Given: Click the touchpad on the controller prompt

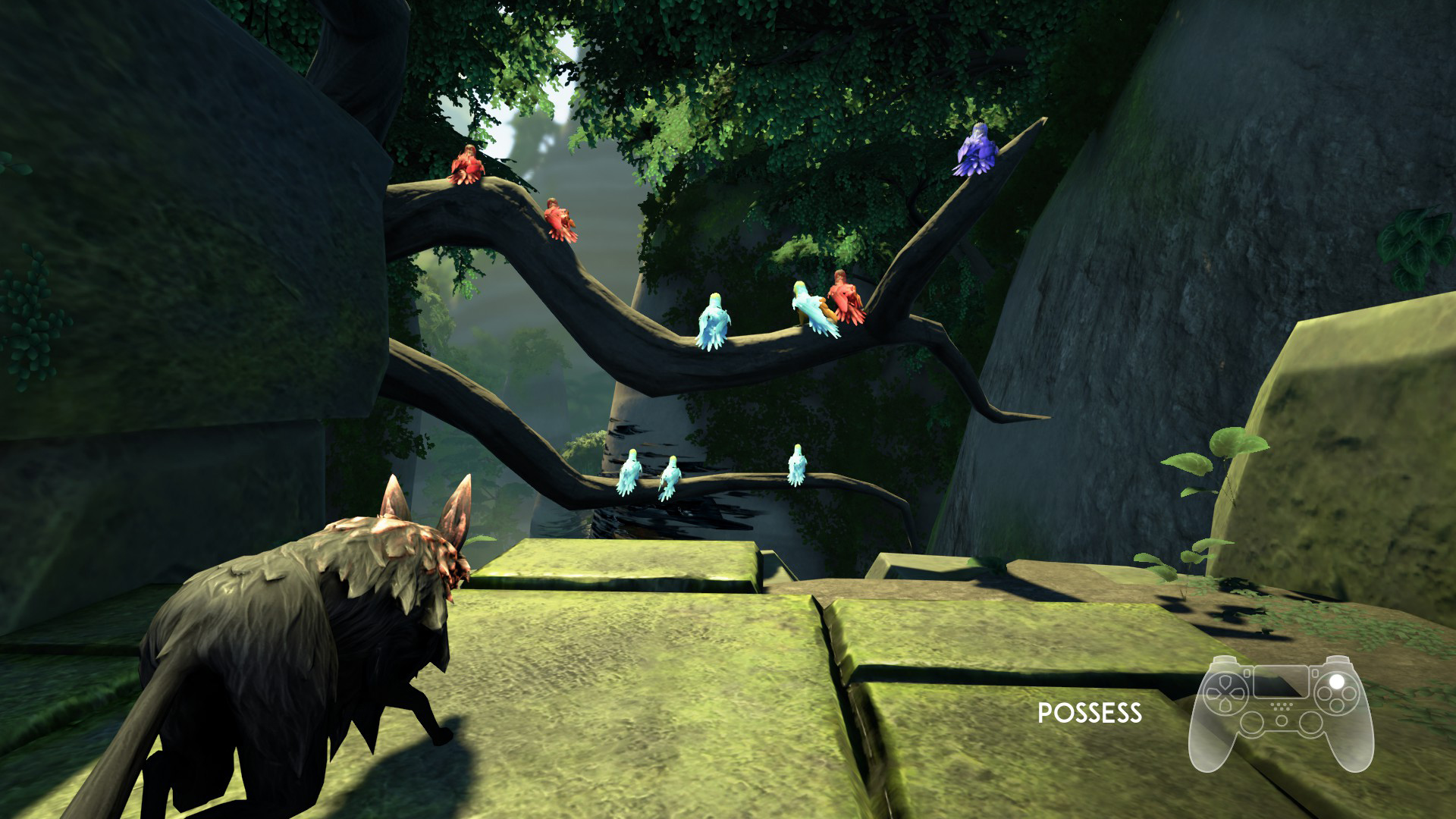Looking at the screenshot, I should [1281, 682].
